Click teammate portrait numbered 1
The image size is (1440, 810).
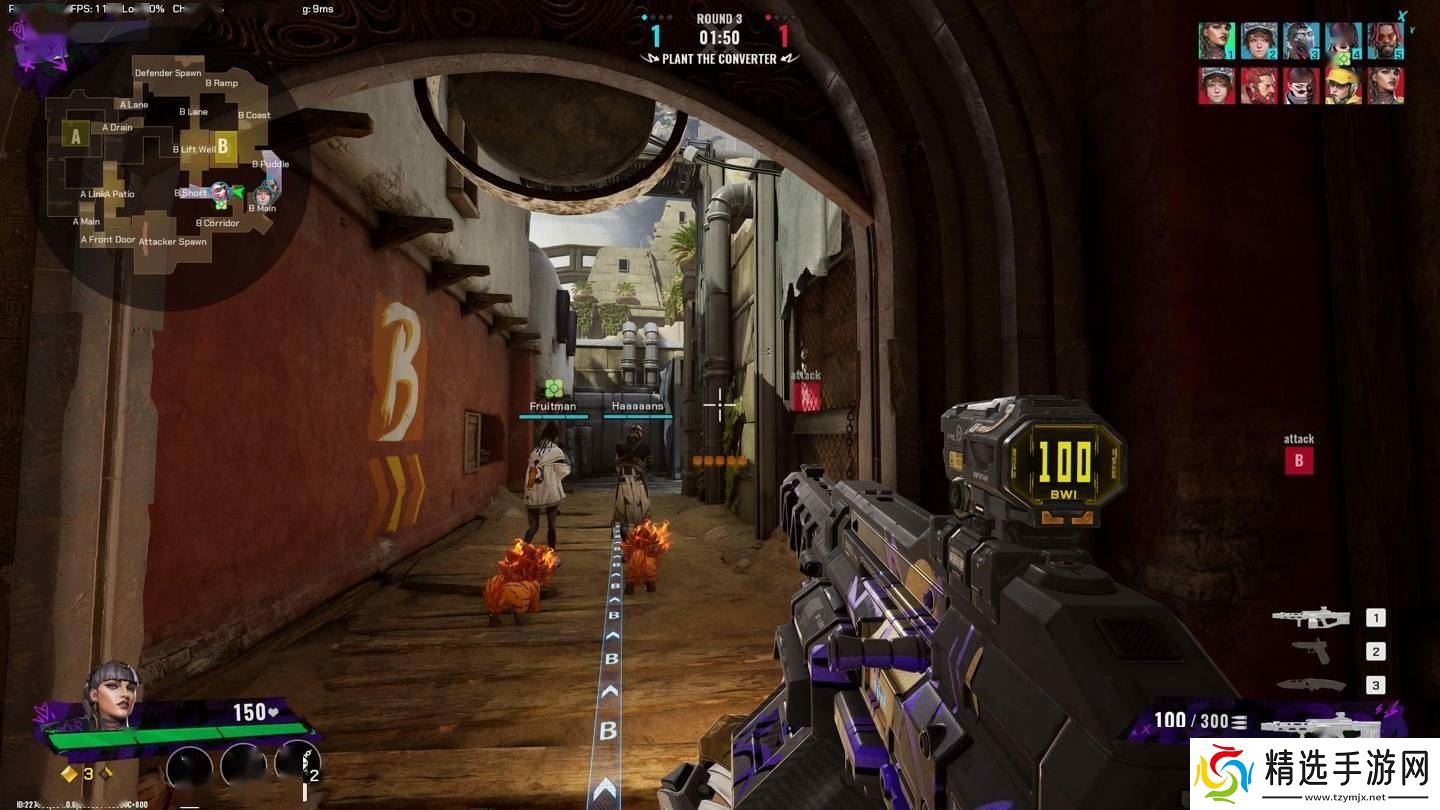pyautogui.click(x=1216, y=41)
